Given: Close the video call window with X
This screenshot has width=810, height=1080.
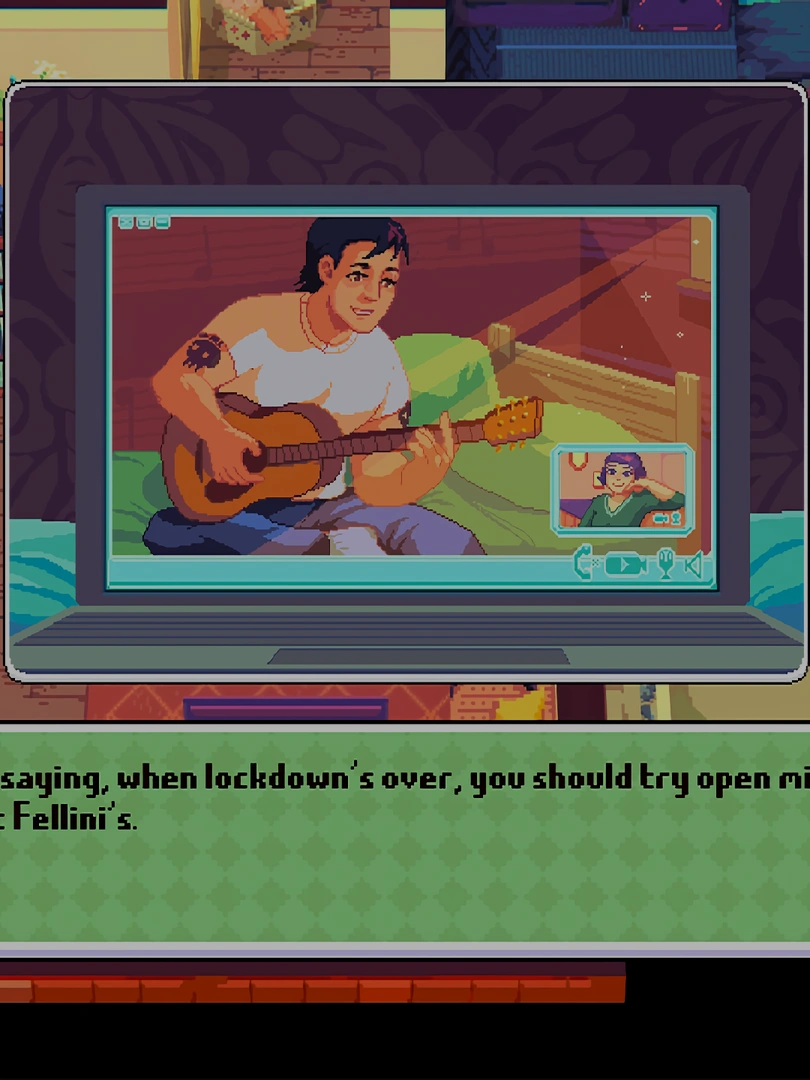Looking at the screenshot, I should point(126,222).
